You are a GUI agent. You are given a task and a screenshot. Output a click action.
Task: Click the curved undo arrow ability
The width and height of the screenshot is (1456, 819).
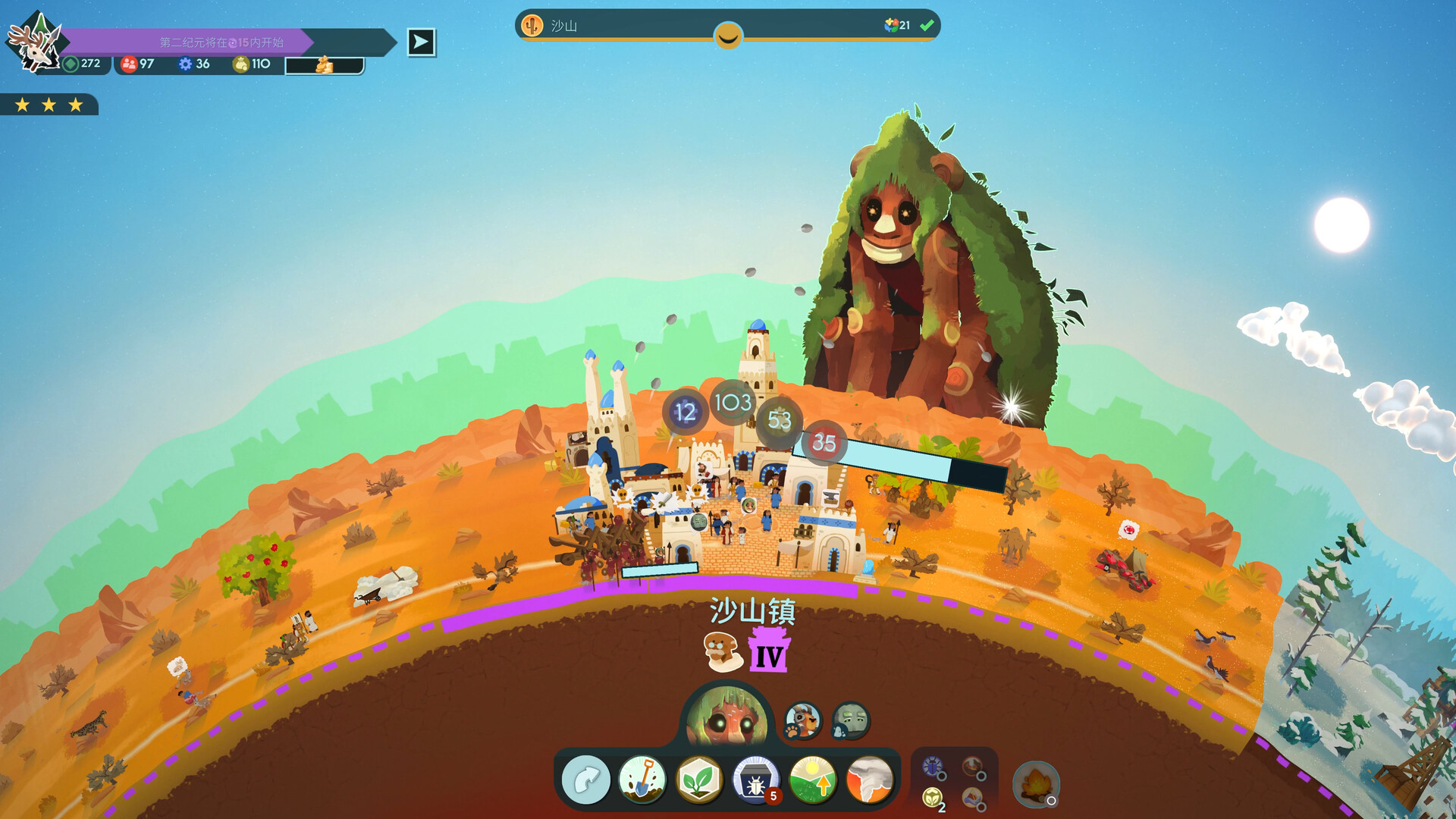click(x=585, y=780)
